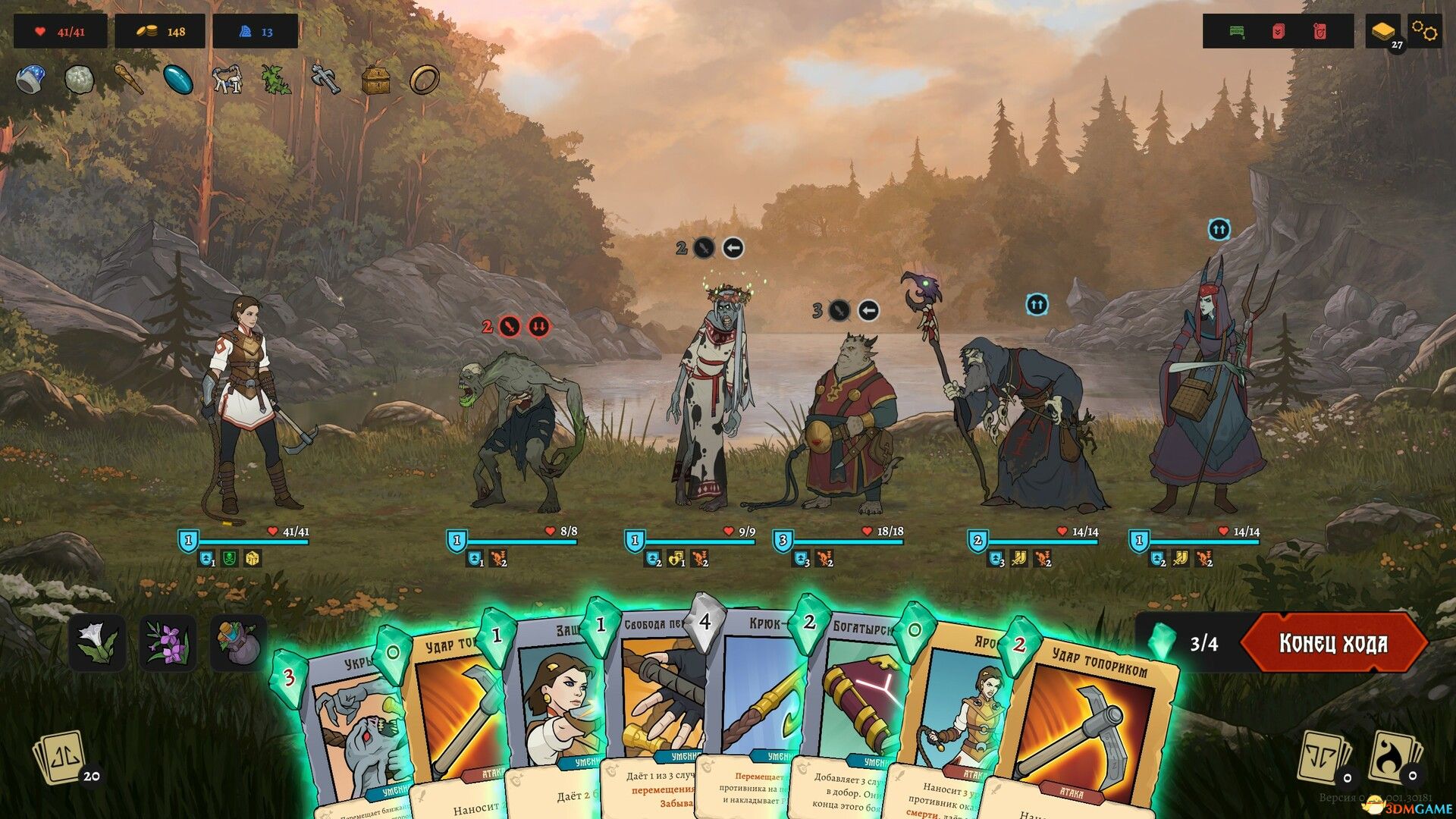Use the purple flower consumable
The height and width of the screenshot is (819, 1456).
tap(168, 642)
